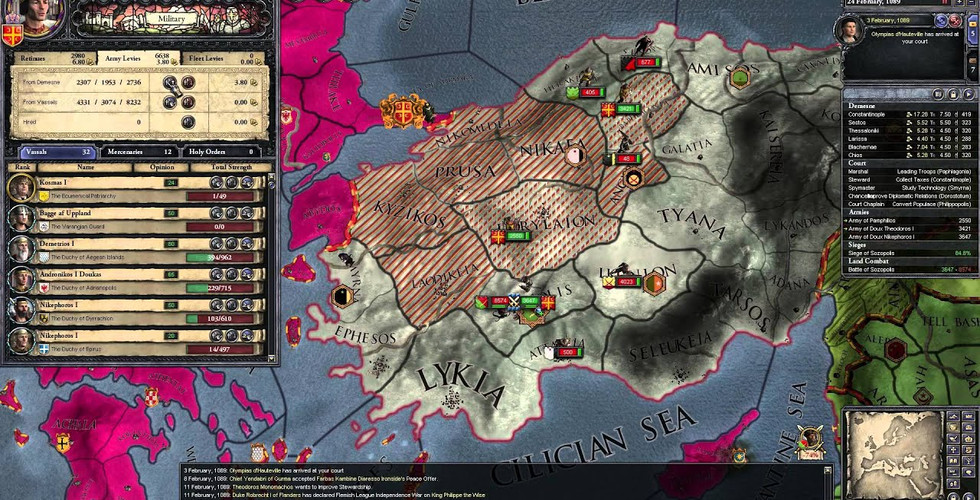The width and height of the screenshot is (980, 500).
Task: Select Bagge af Uppland's portrait
Action: point(21,219)
